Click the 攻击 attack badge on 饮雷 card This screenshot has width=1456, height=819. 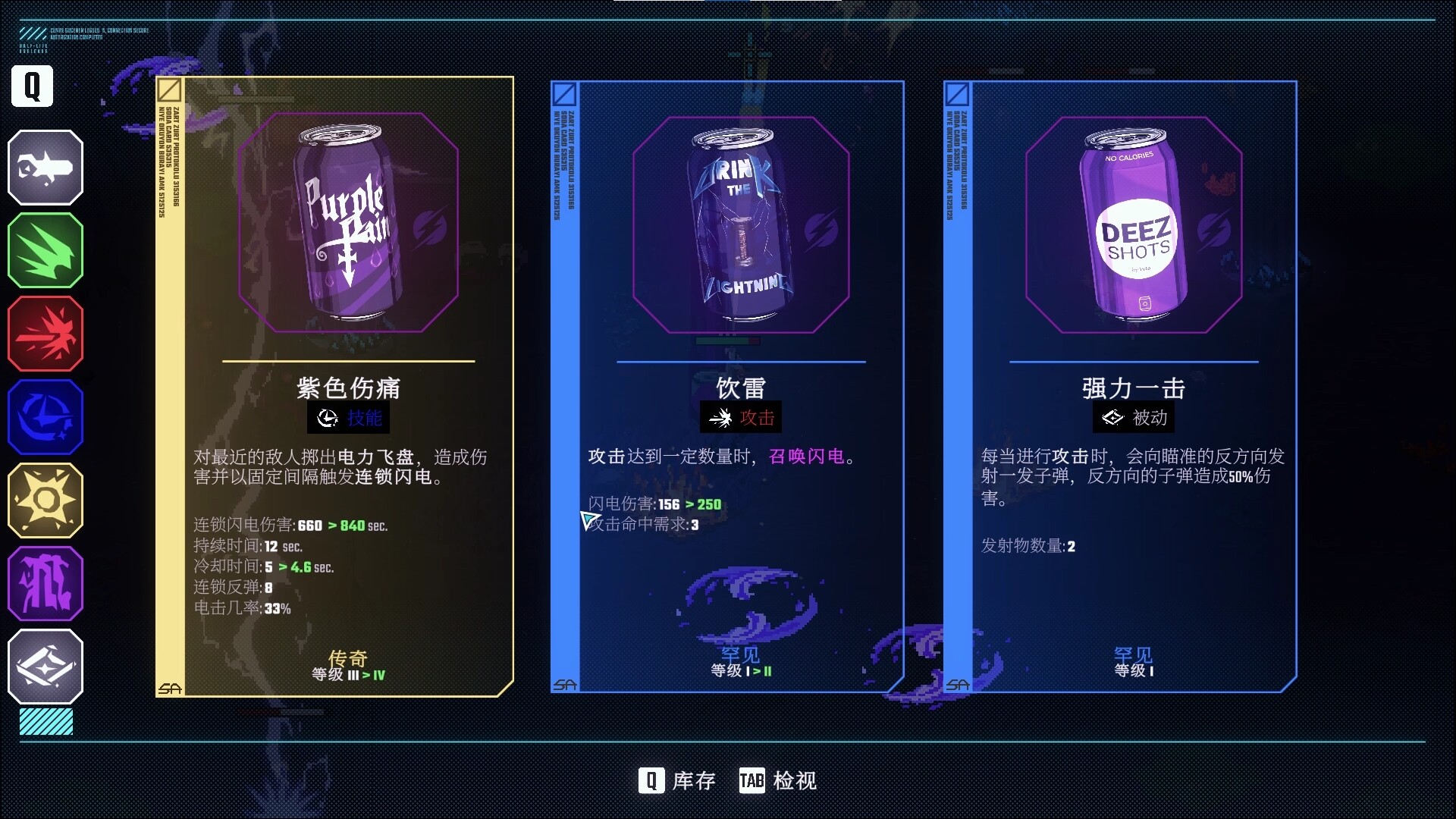pos(741,416)
